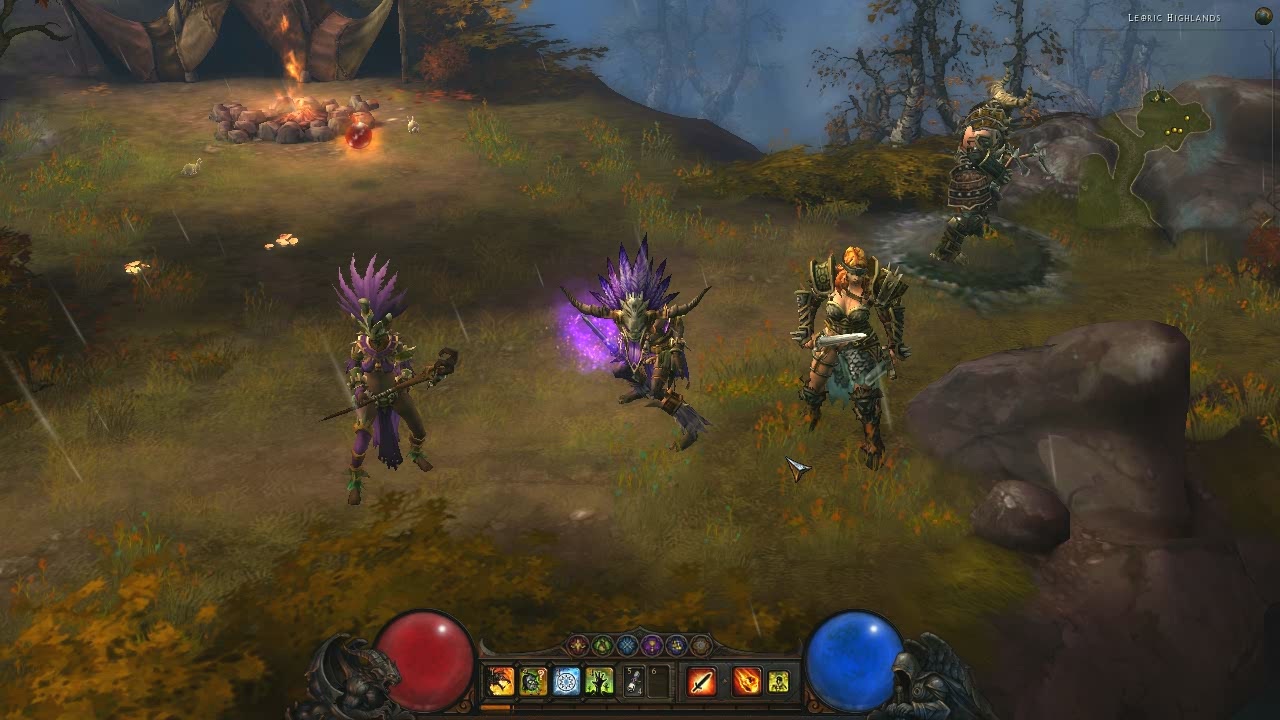
Task: Open the purple round menu button
Action: [x=652, y=645]
